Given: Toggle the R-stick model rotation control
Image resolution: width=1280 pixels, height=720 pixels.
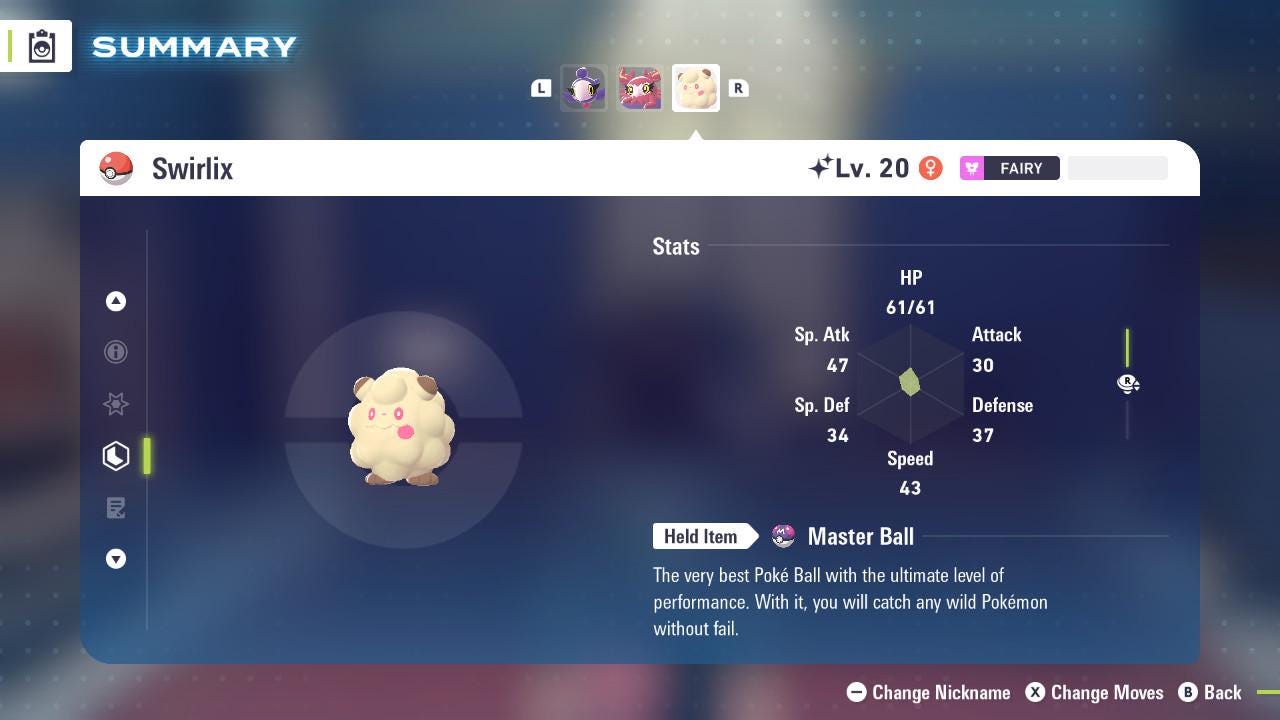Looking at the screenshot, I should click(1128, 384).
